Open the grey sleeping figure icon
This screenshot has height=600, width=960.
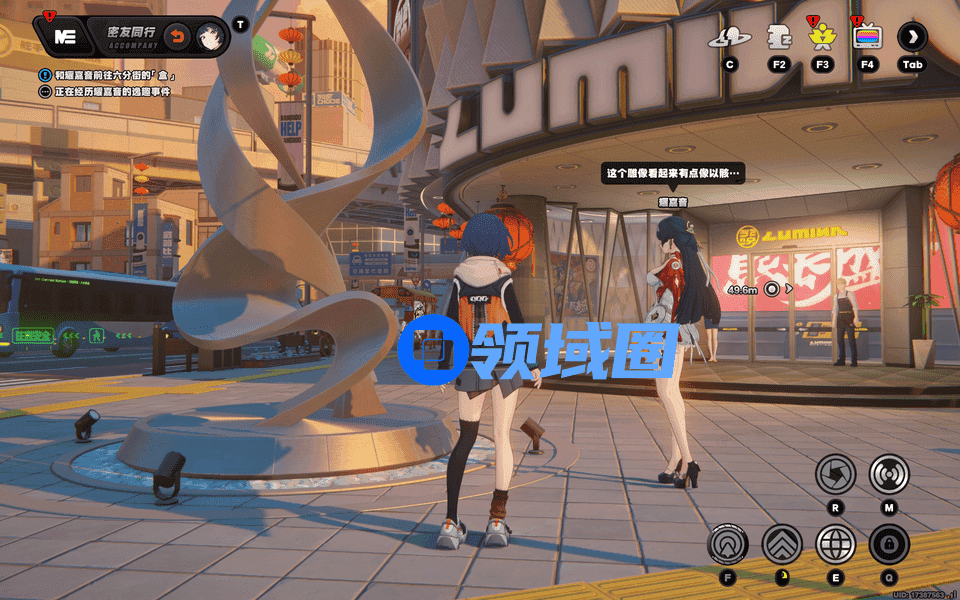tap(778, 38)
